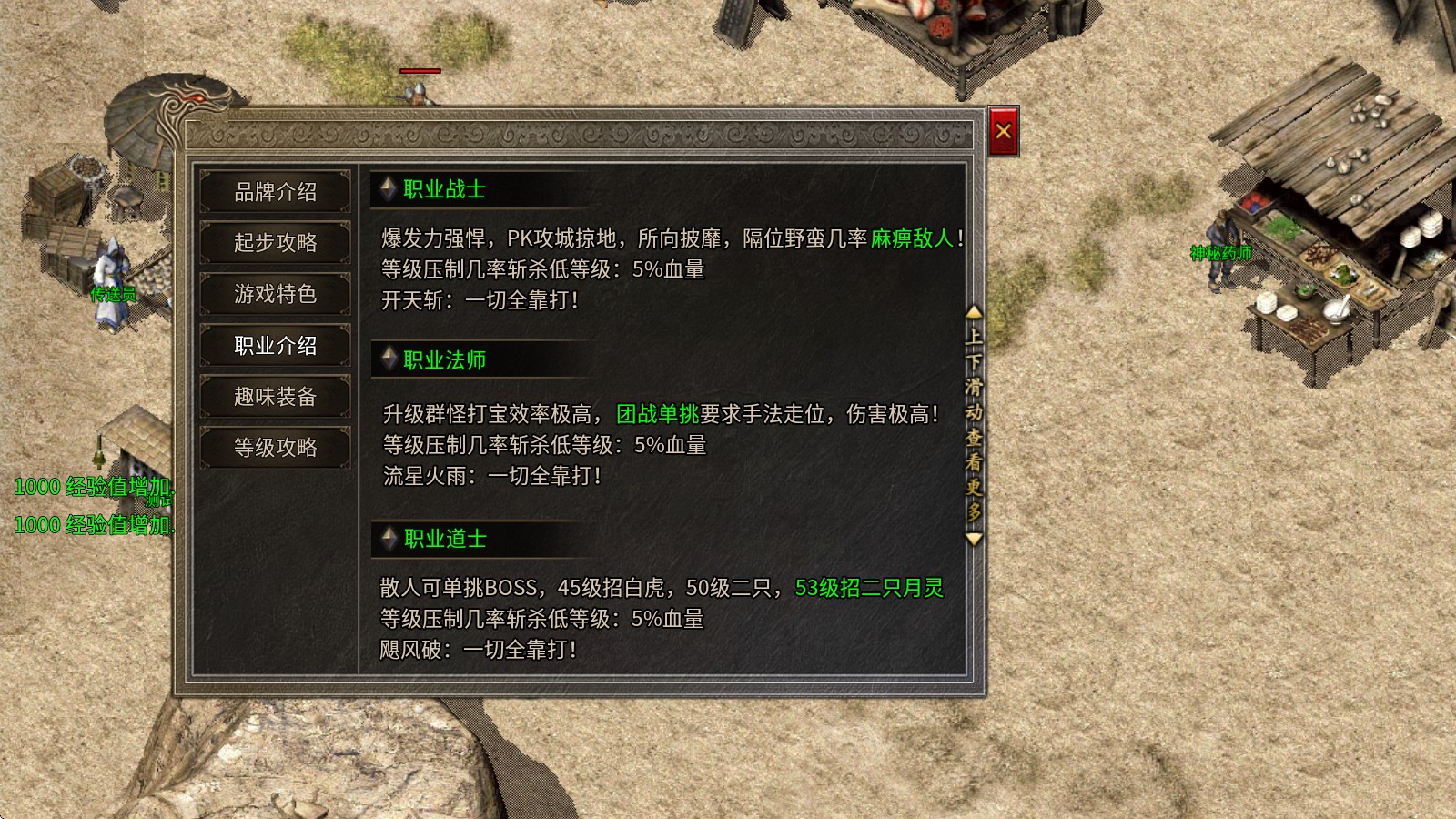1456x819 pixels.
Task: Click the diamond icon beside 职业战士 heading
Action: pyautogui.click(x=388, y=190)
